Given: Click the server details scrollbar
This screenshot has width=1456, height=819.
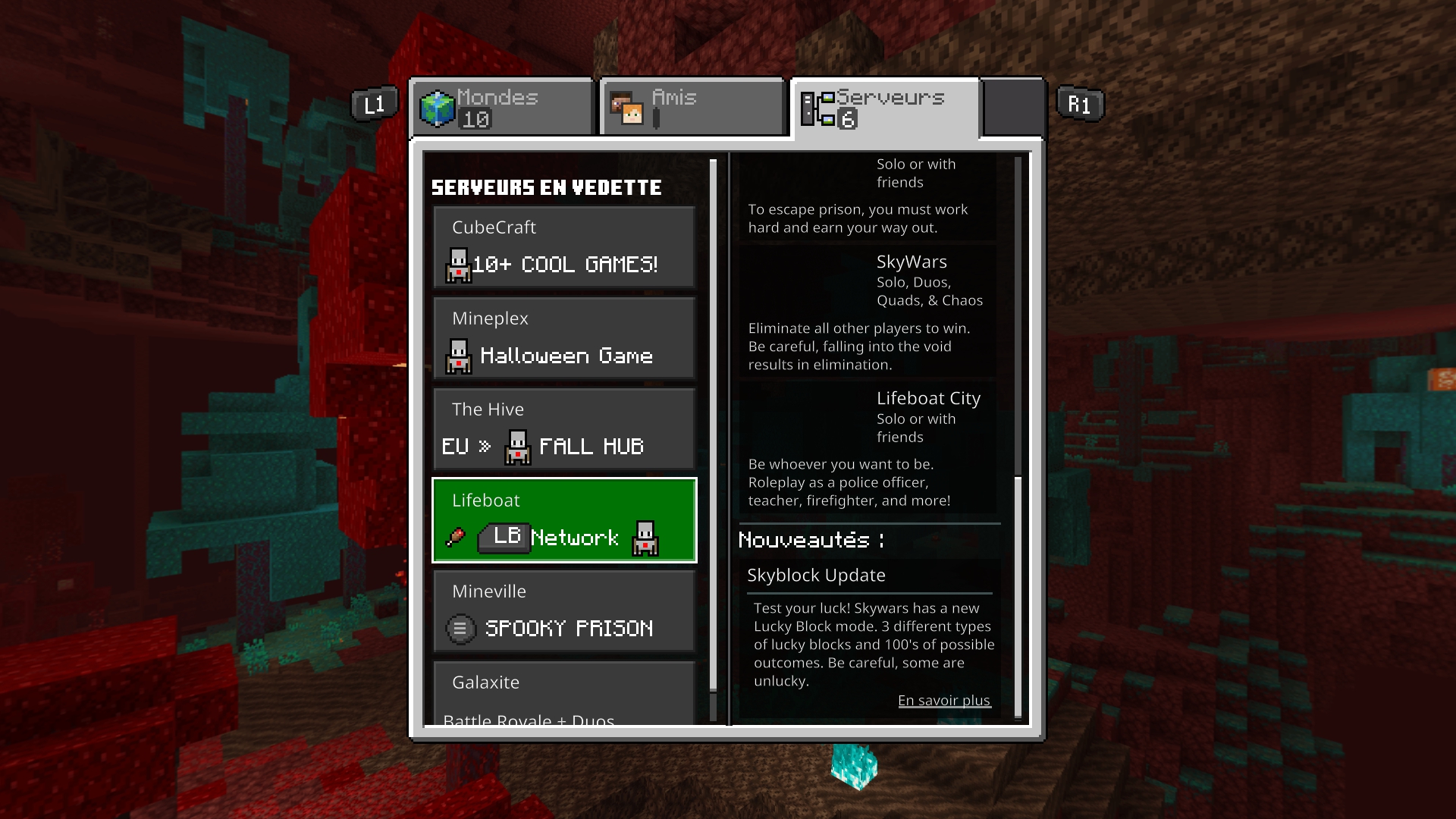Looking at the screenshot, I should pyautogui.click(x=1018, y=595).
